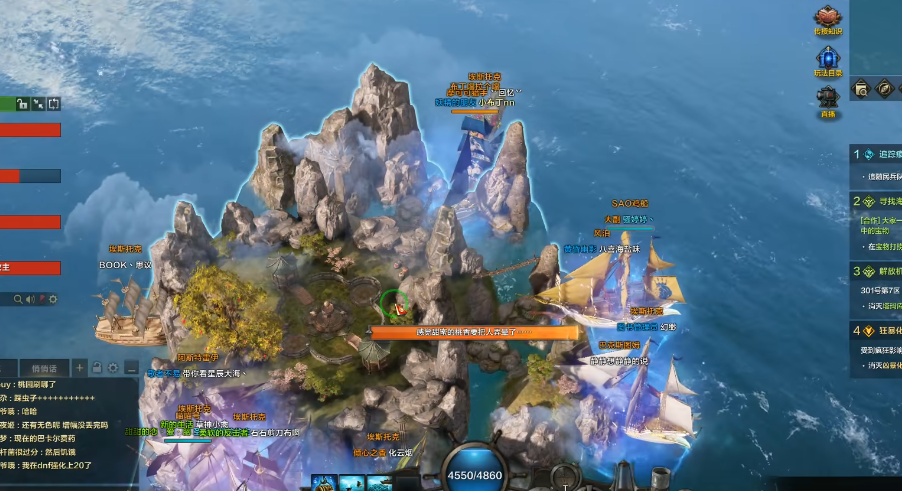This screenshot has height=491, width=902.
Task: Add a new chat tab with plus button
Action: pyautogui.click(x=80, y=368)
